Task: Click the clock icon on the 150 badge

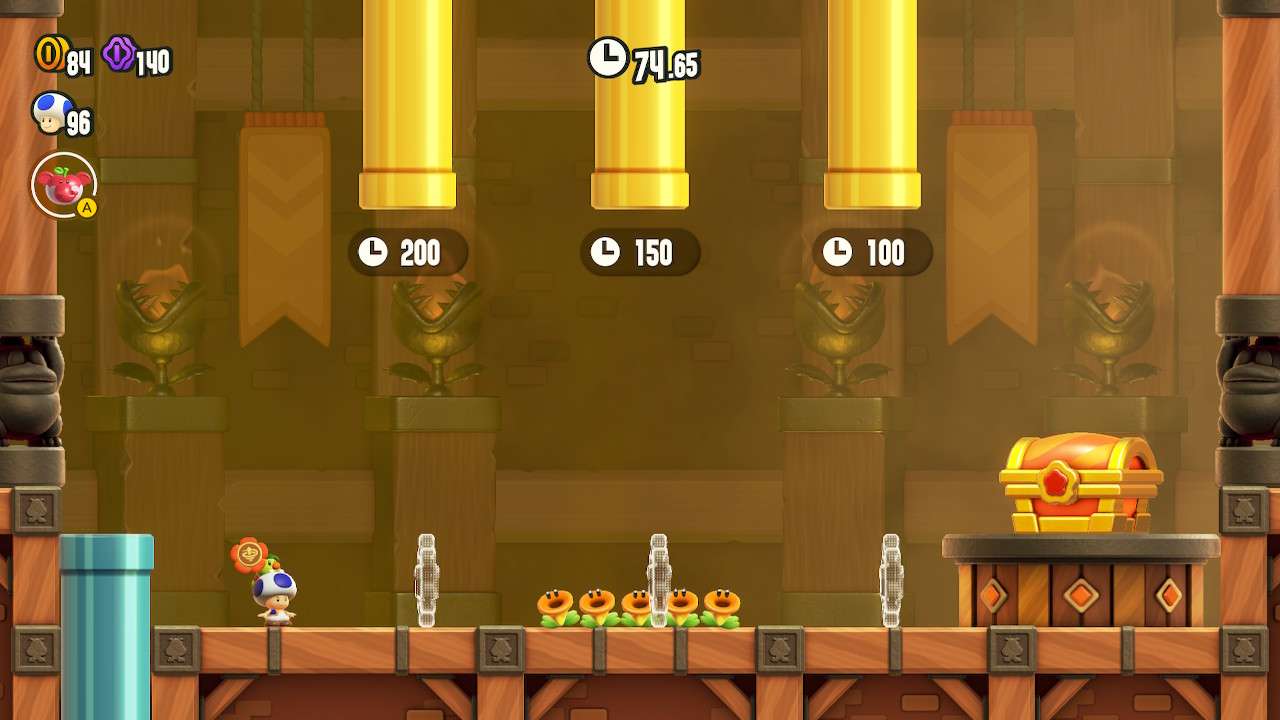Action: point(607,253)
